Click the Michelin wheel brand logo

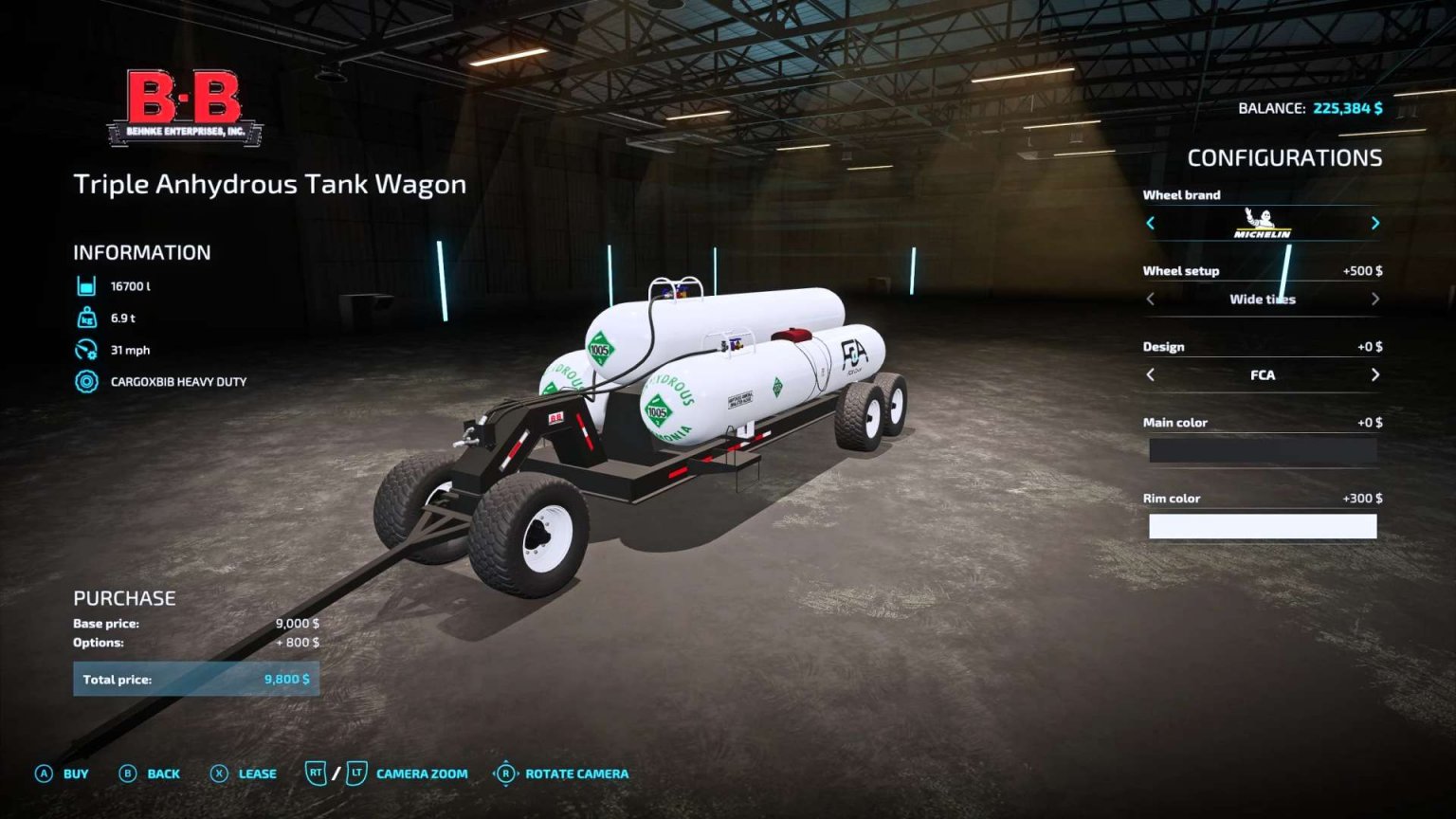1263,223
